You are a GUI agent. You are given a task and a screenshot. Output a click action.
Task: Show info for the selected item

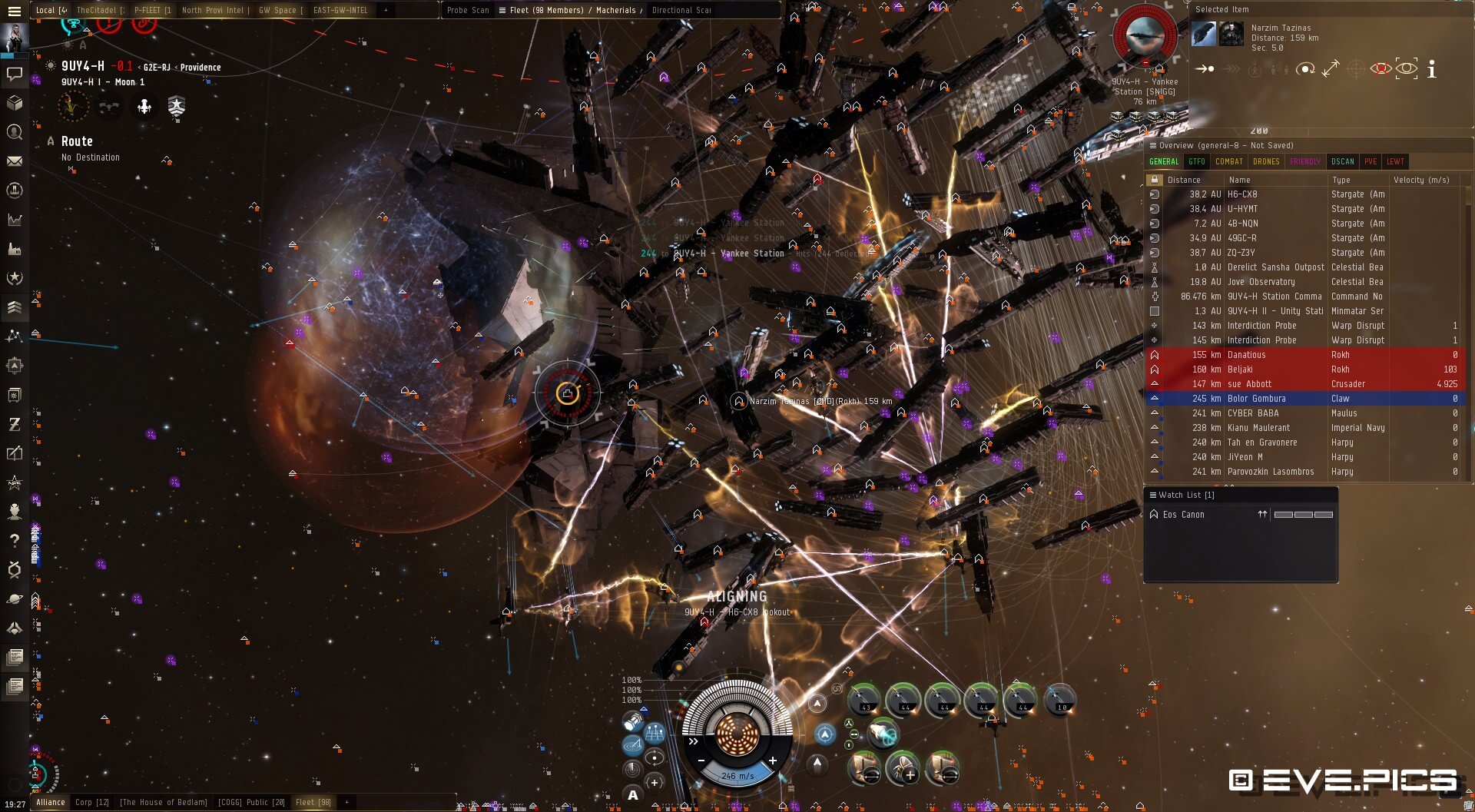(1431, 70)
